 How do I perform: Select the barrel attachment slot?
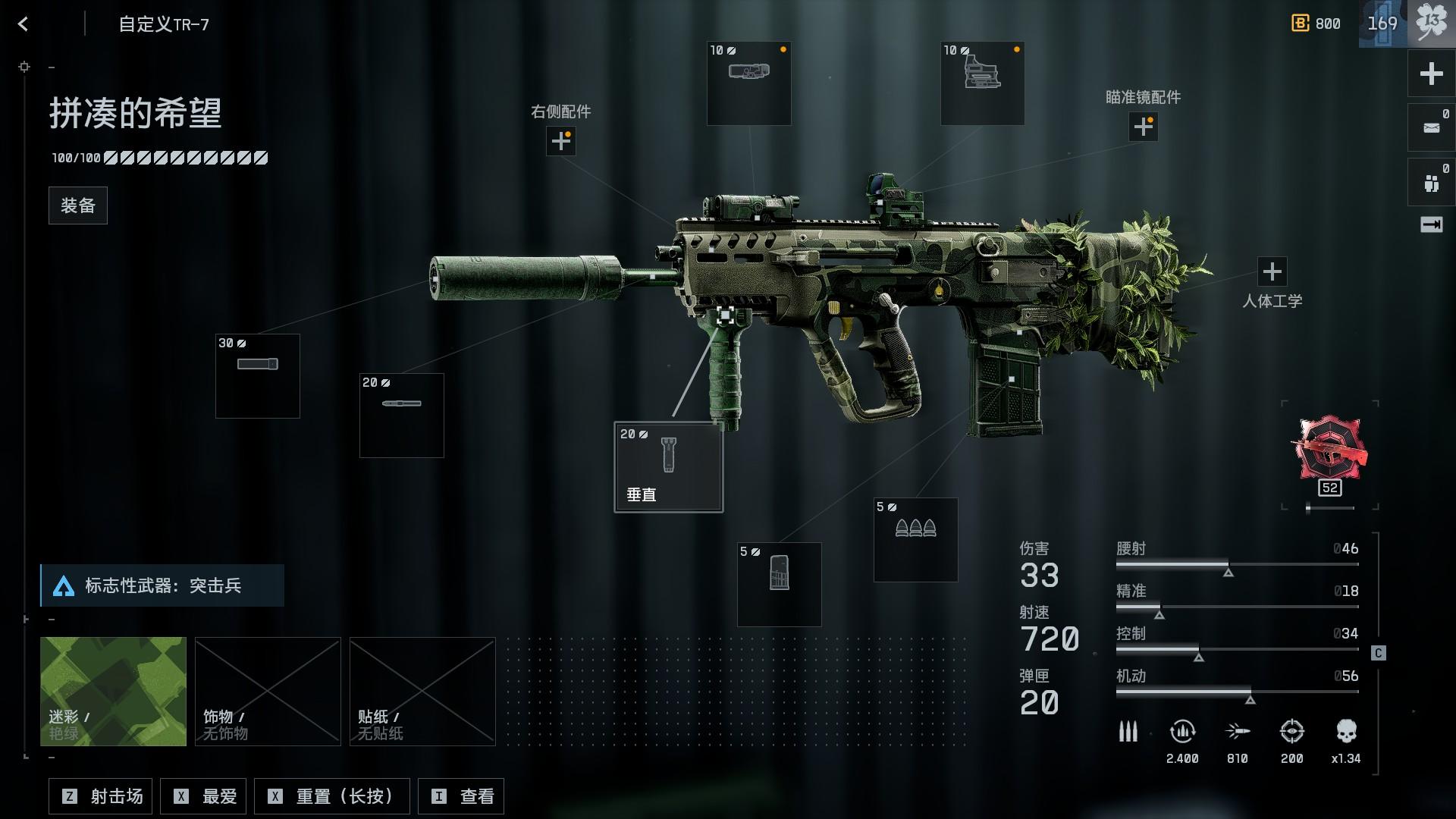click(x=402, y=416)
